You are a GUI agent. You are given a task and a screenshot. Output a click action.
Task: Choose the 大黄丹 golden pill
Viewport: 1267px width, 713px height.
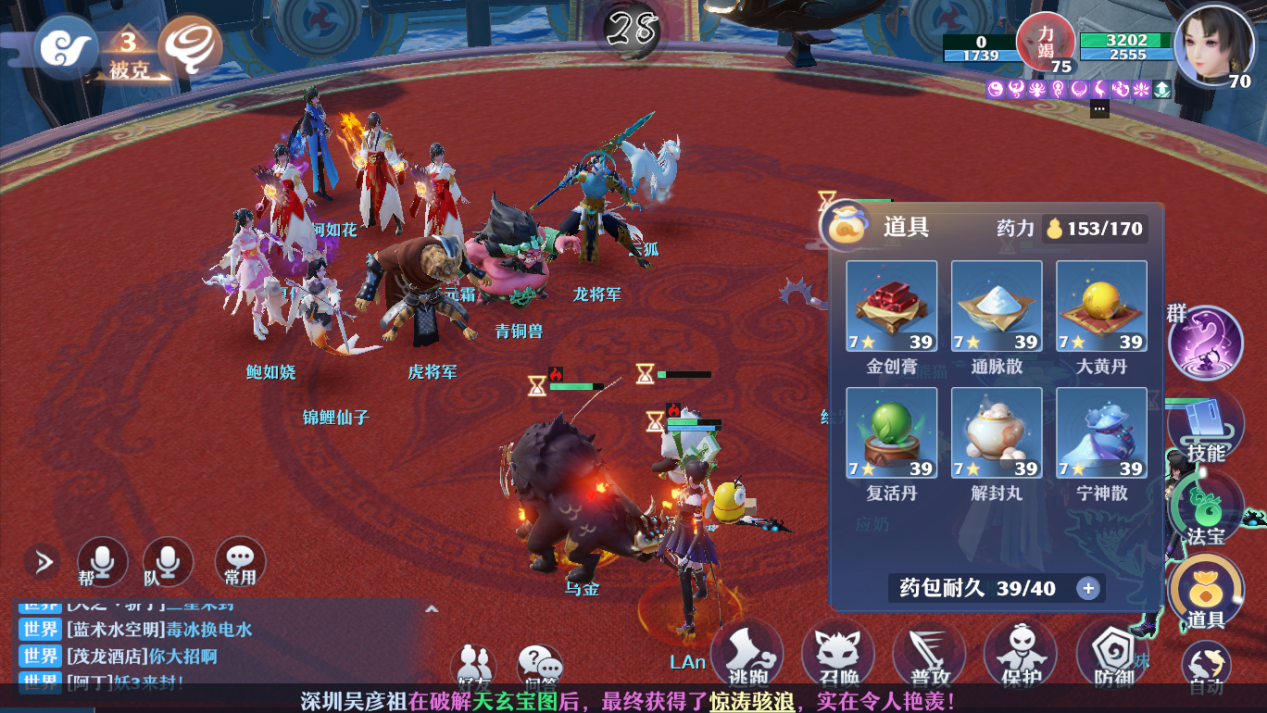[1101, 307]
